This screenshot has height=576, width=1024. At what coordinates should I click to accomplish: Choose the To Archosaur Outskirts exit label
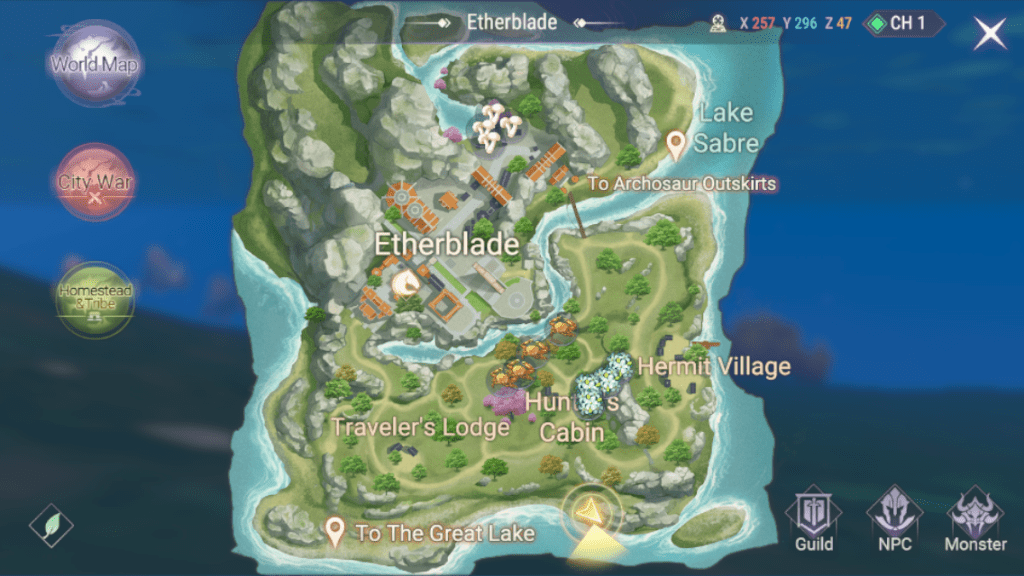point(681,184)
